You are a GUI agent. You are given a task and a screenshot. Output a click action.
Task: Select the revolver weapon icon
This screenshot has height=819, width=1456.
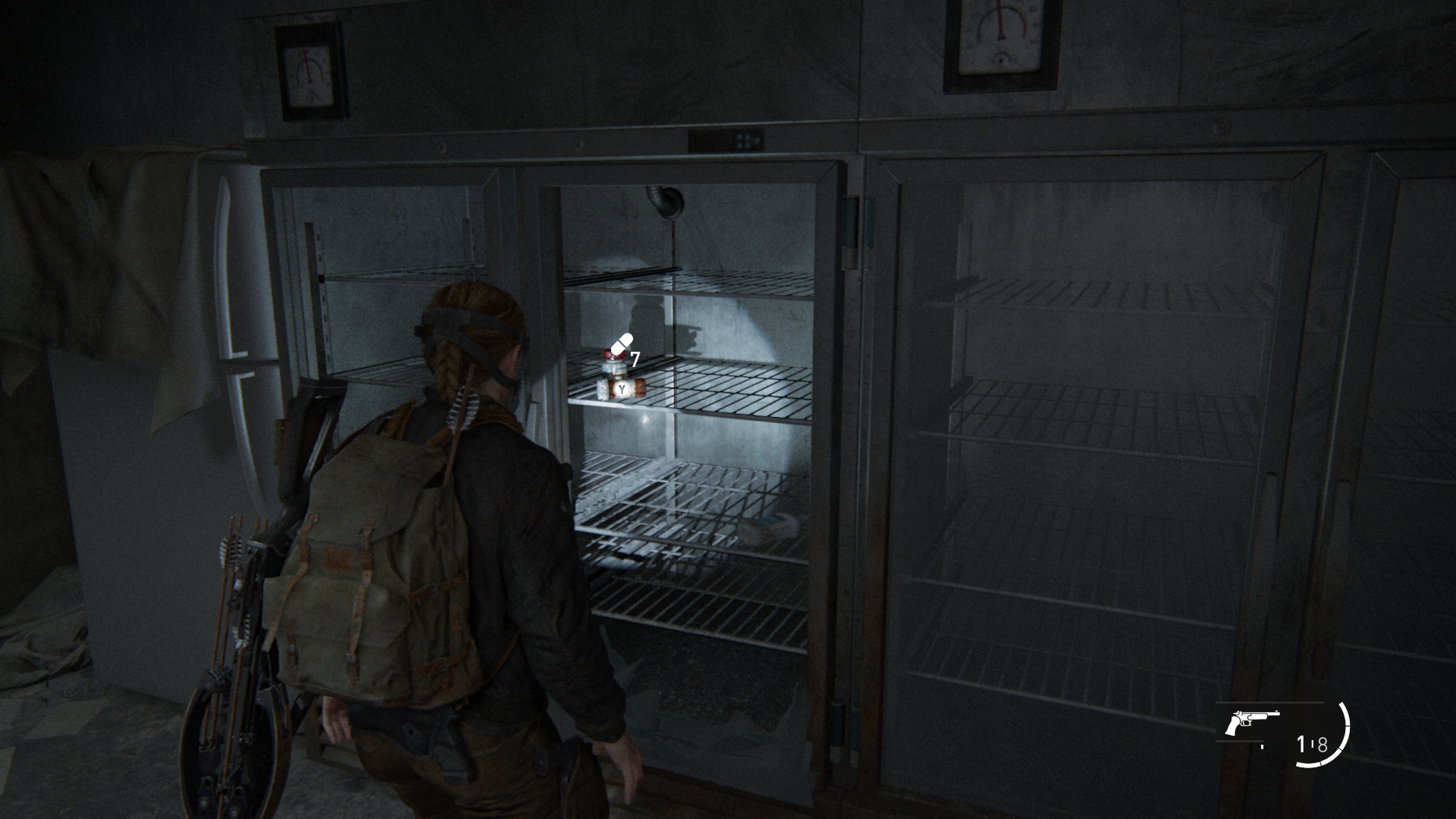click(1251, 723)
